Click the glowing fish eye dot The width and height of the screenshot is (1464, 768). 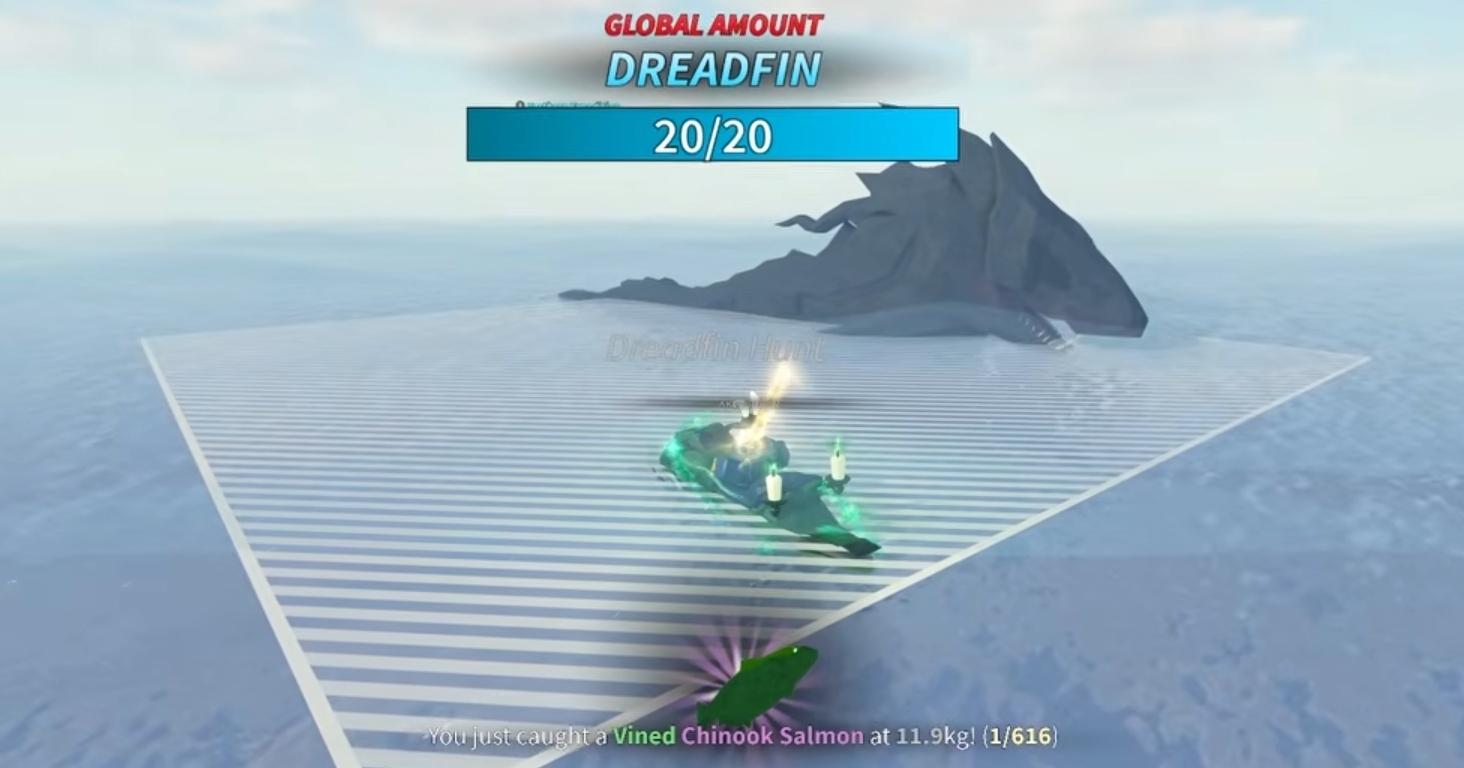click(795, 650)
